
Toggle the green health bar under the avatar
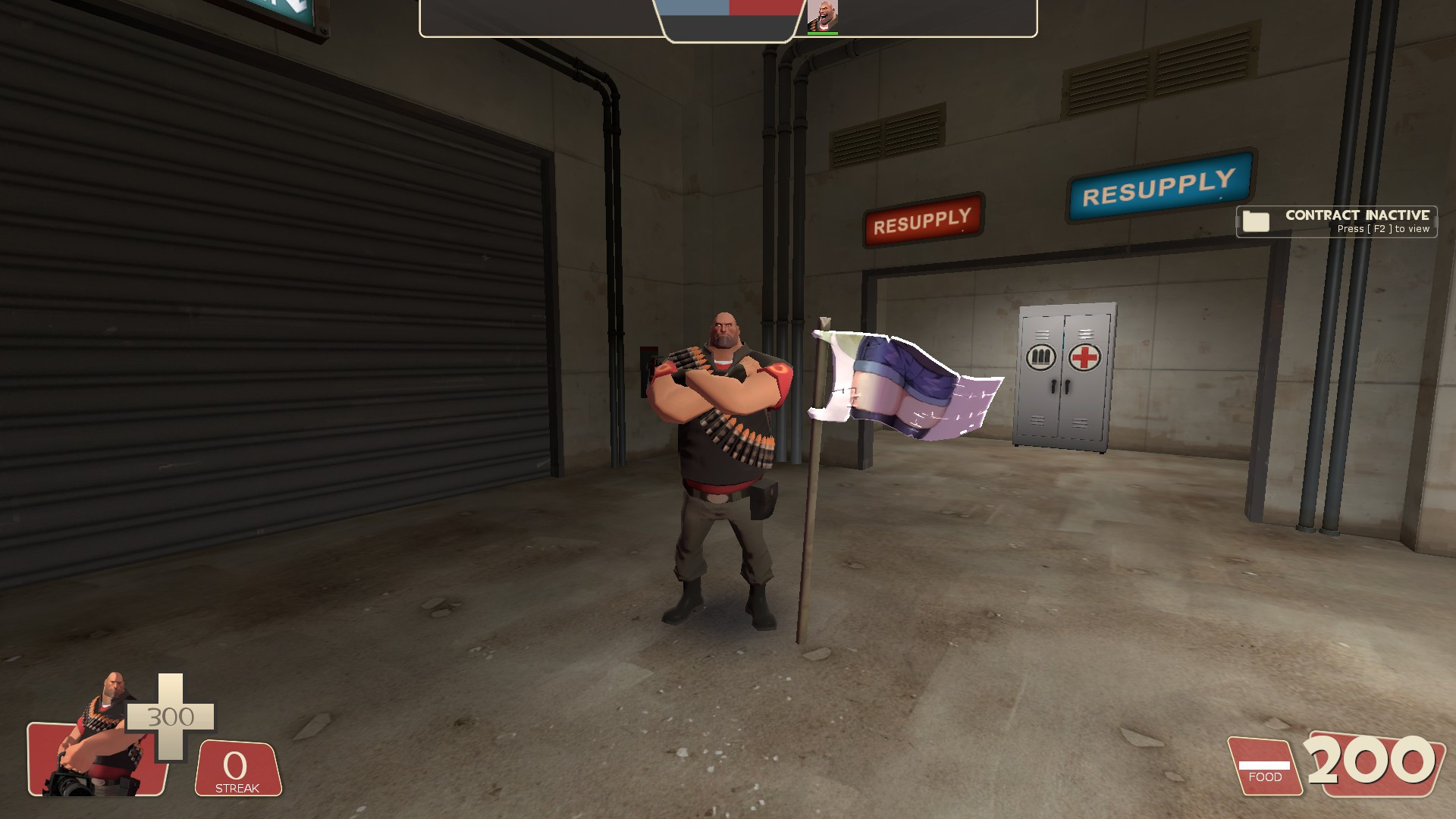tap(824, 33)
